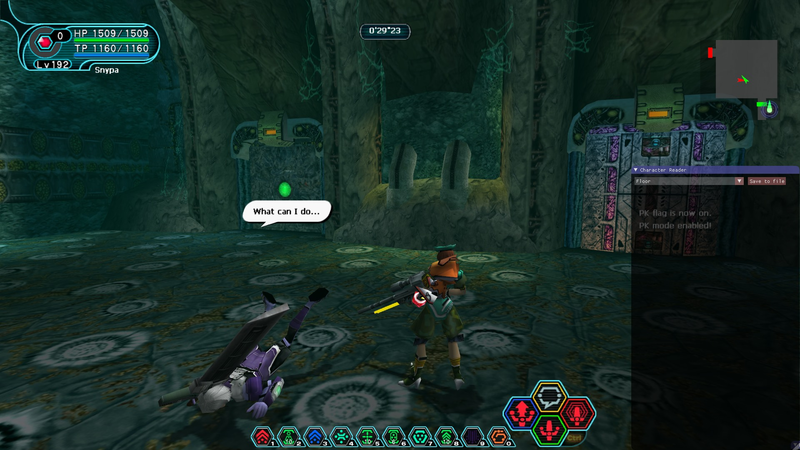Collapse the Character Reader window header
Screen dimensions: 800x450
[637, 170]
